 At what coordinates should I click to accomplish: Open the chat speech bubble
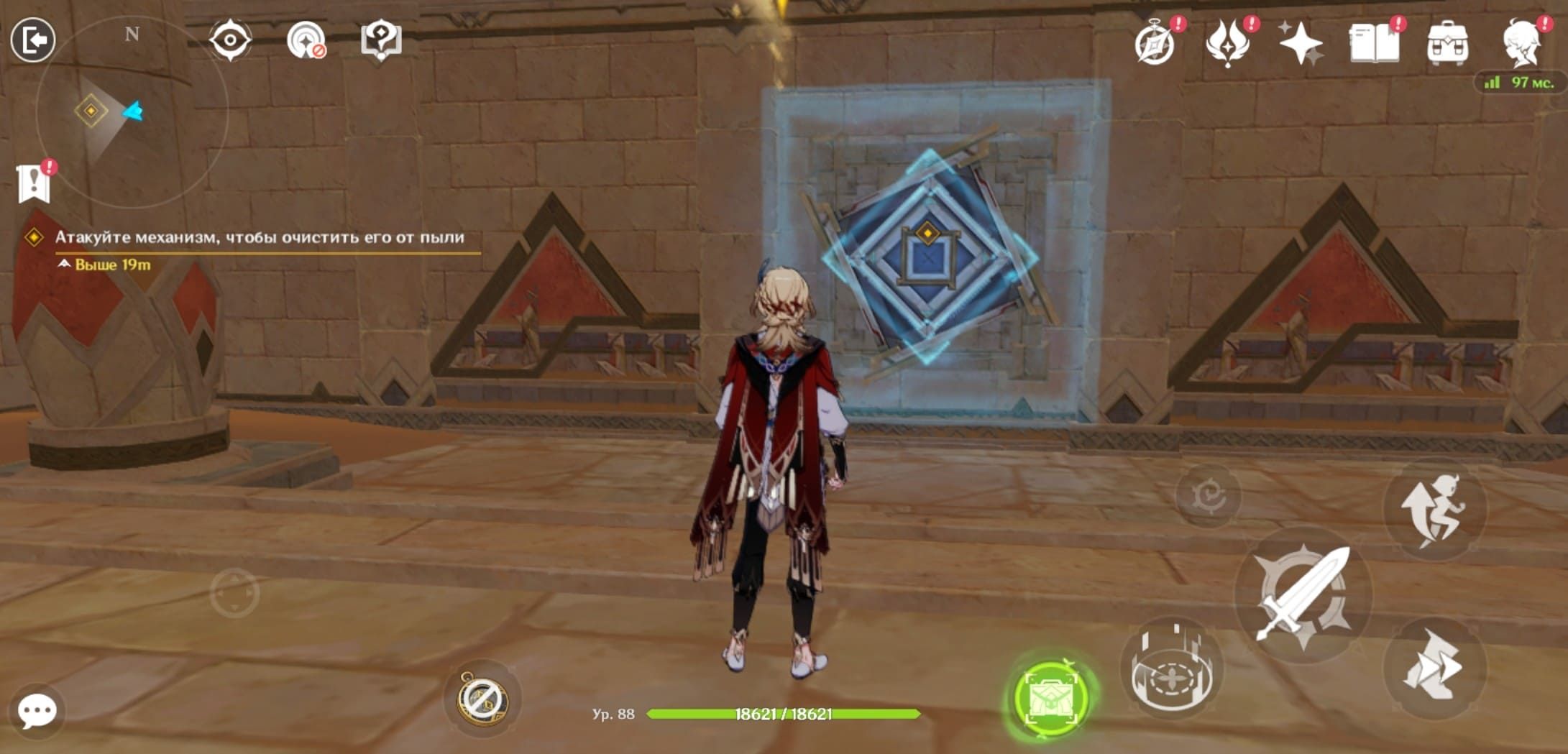click(x=37, y=711)
